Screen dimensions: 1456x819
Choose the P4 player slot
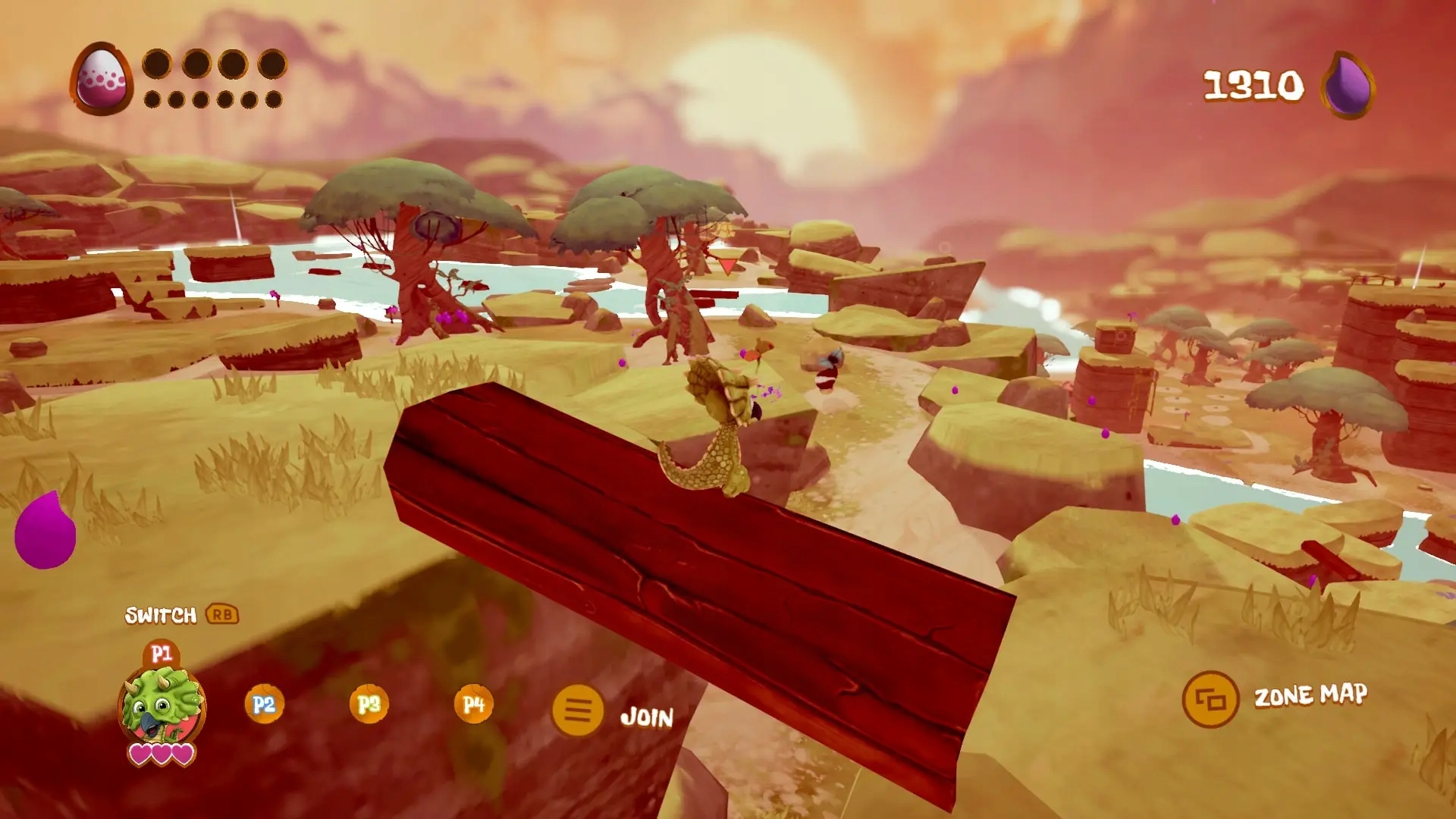(x=473, y=704)
